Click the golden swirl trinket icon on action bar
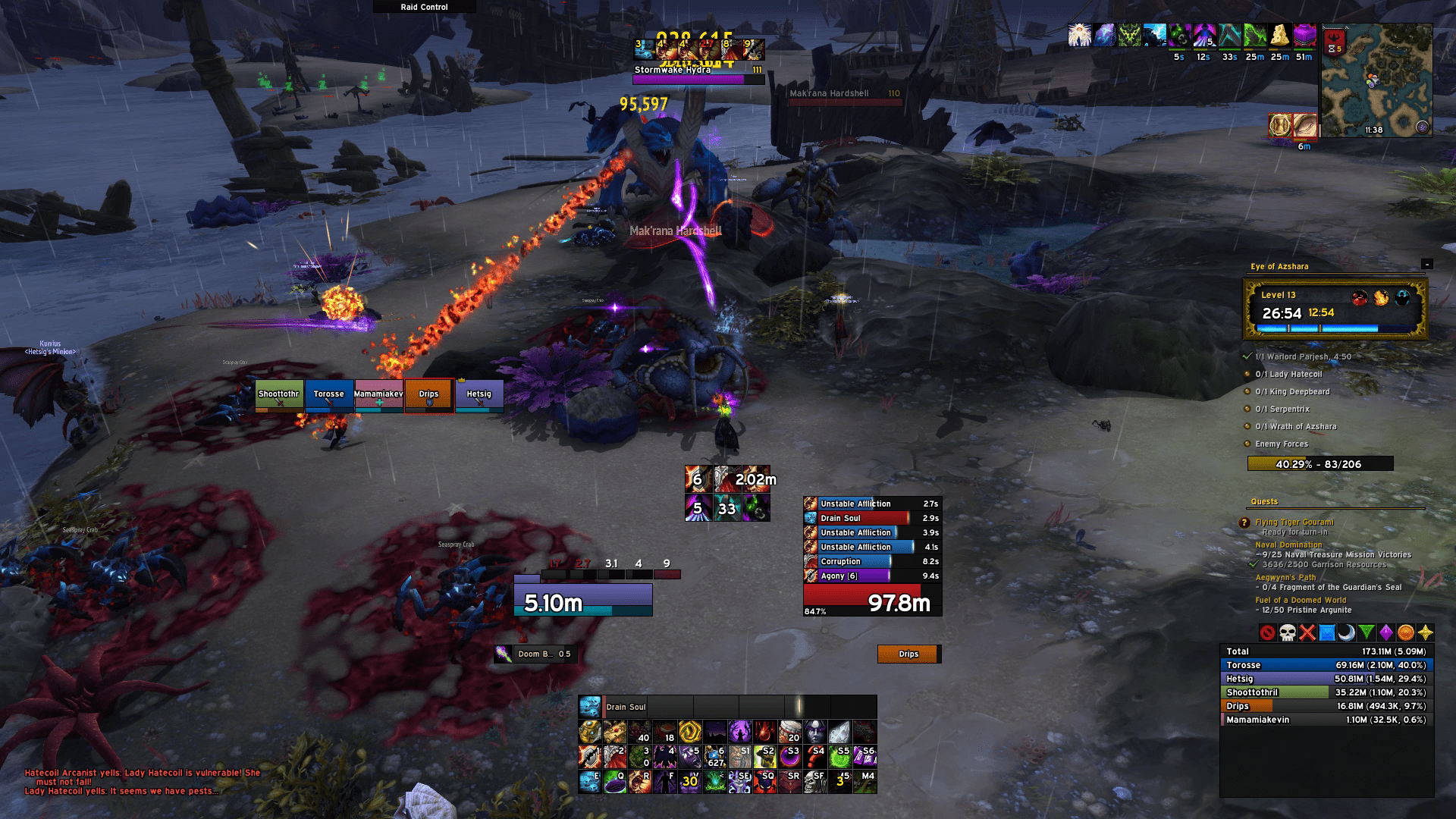 (691, 732)
